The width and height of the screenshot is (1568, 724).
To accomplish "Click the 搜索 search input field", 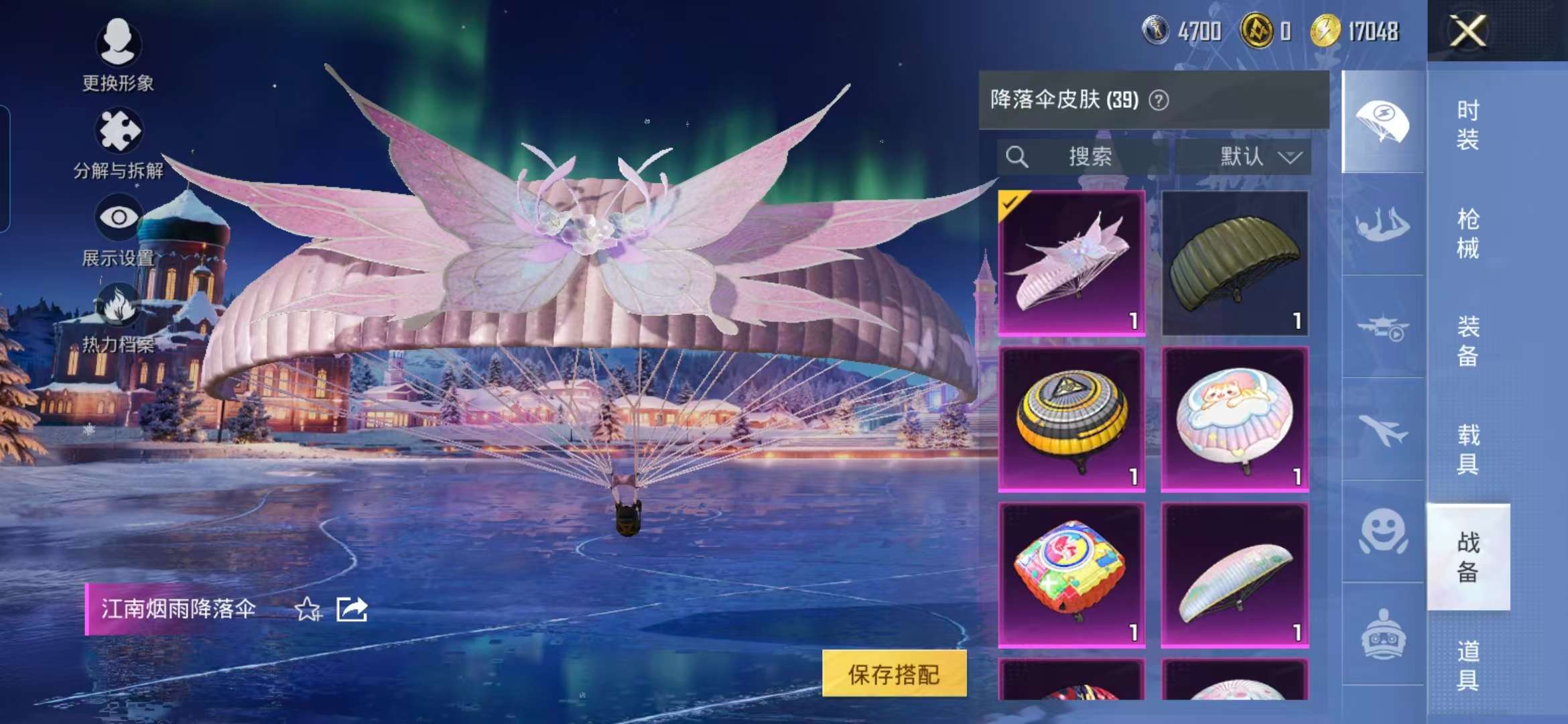I will [x=1086, y=158].
